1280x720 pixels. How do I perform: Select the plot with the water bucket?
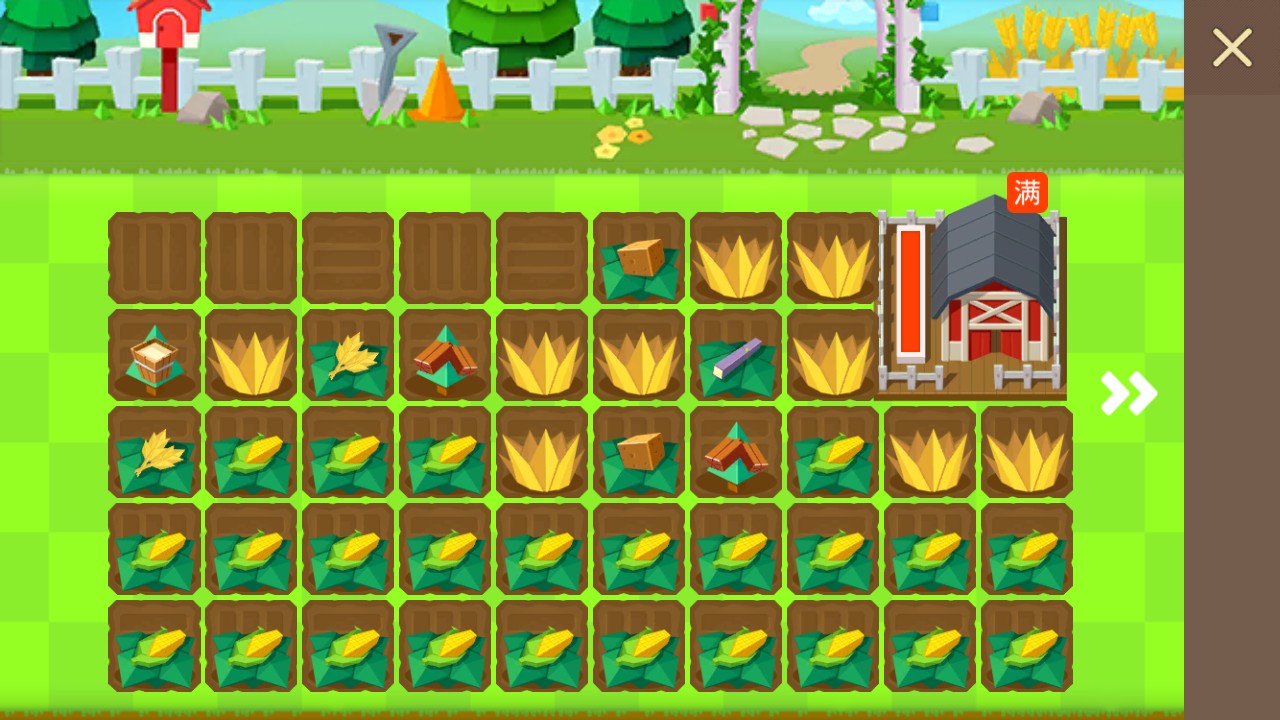point(154,355)
